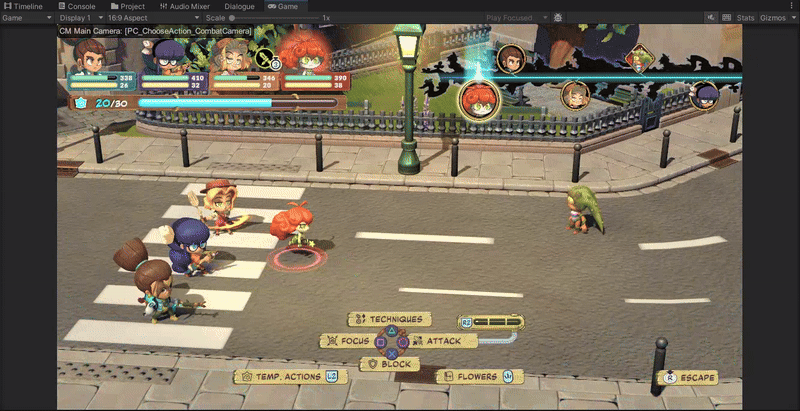
Task: Choose the Techniques combat command
Action: pos(390,319)
